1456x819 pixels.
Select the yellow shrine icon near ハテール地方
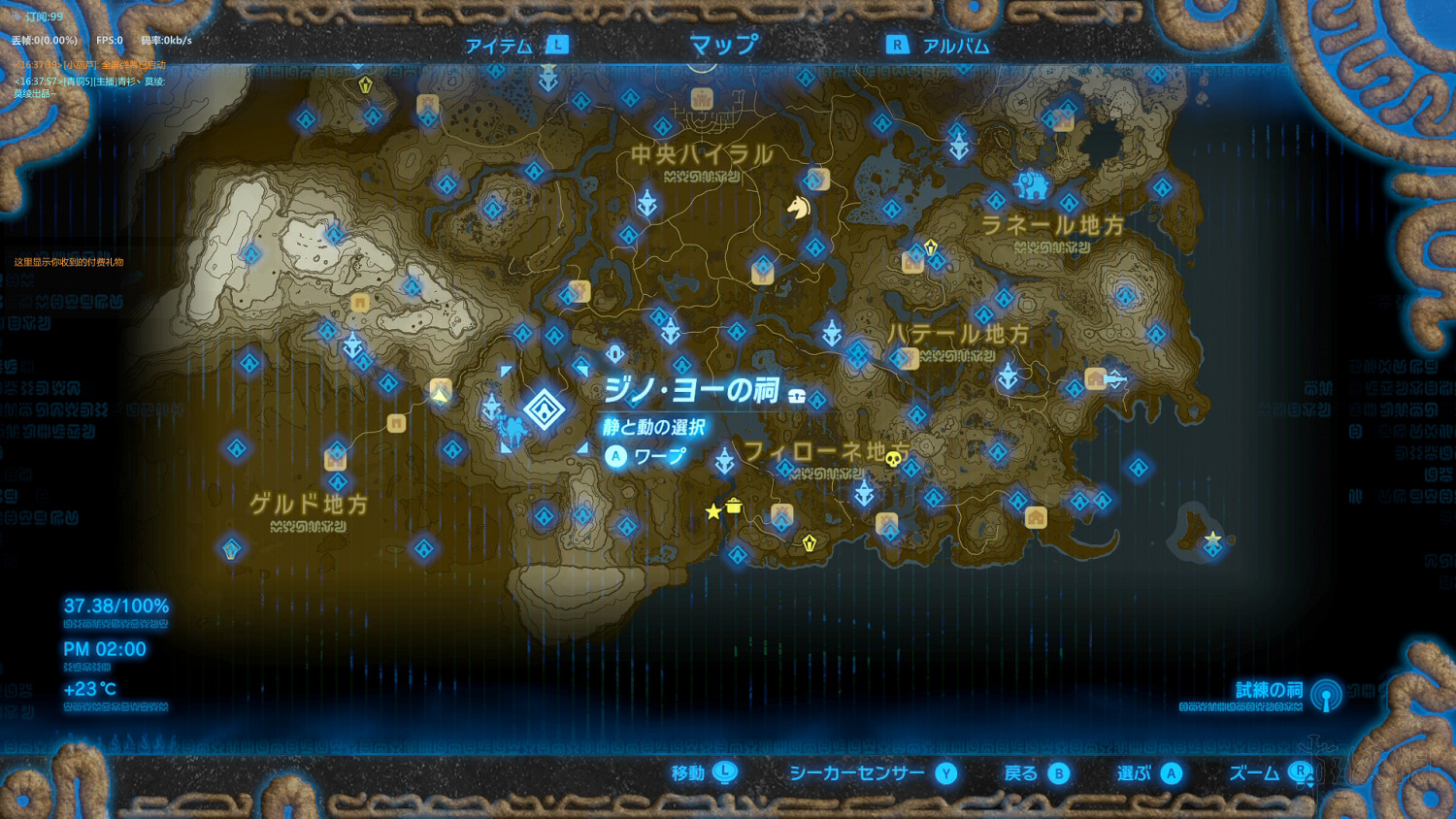(x=930, y=246)
